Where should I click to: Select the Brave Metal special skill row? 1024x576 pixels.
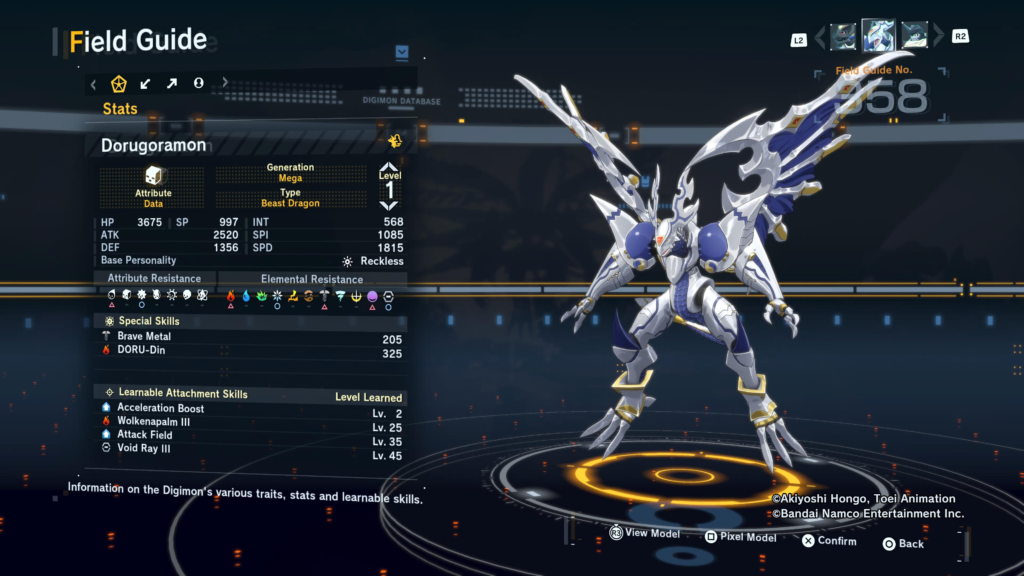pyautogui.click(x=250, y=337)
